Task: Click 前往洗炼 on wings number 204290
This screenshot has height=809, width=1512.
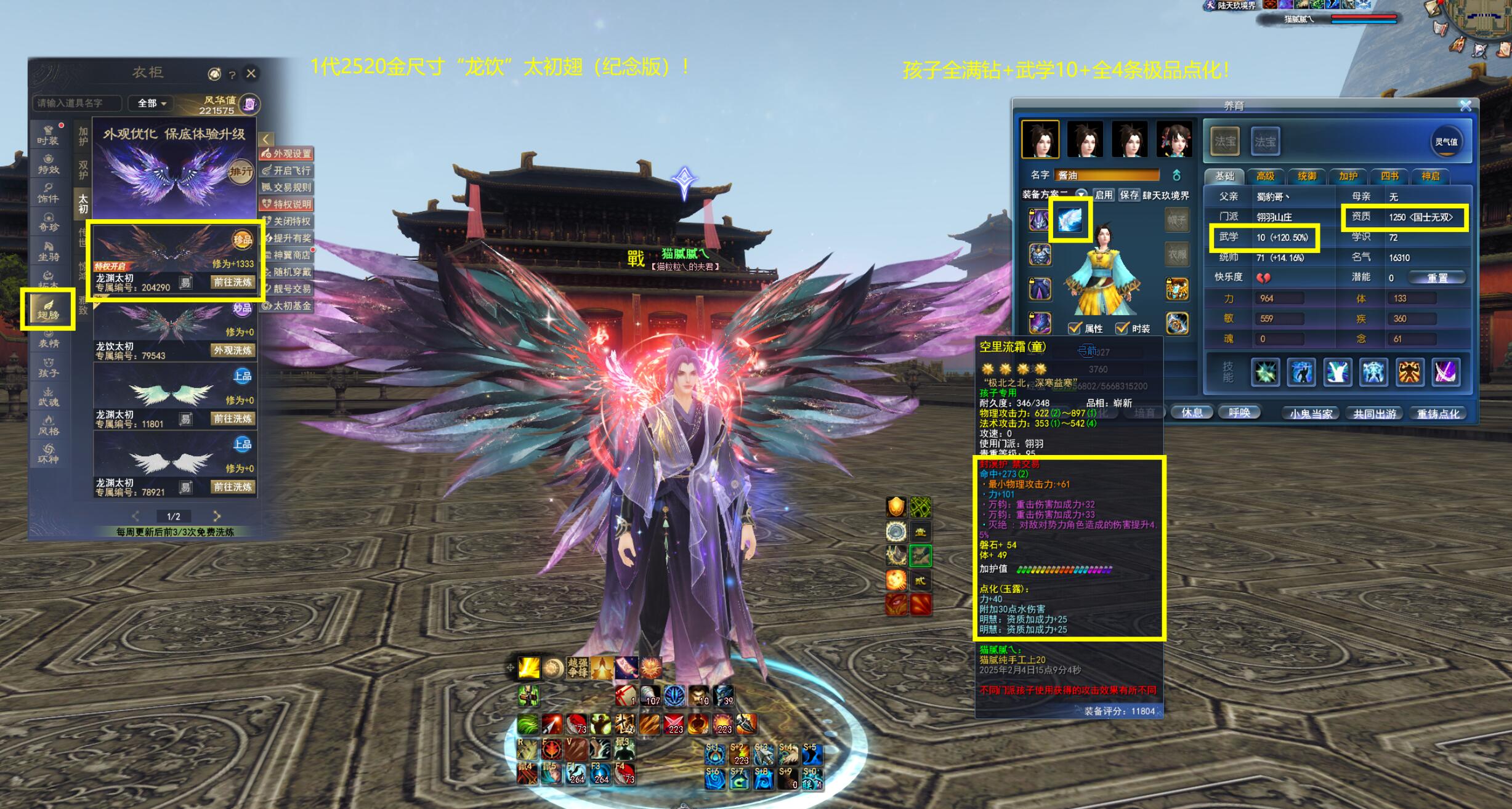Action: [x=232, y=282]
